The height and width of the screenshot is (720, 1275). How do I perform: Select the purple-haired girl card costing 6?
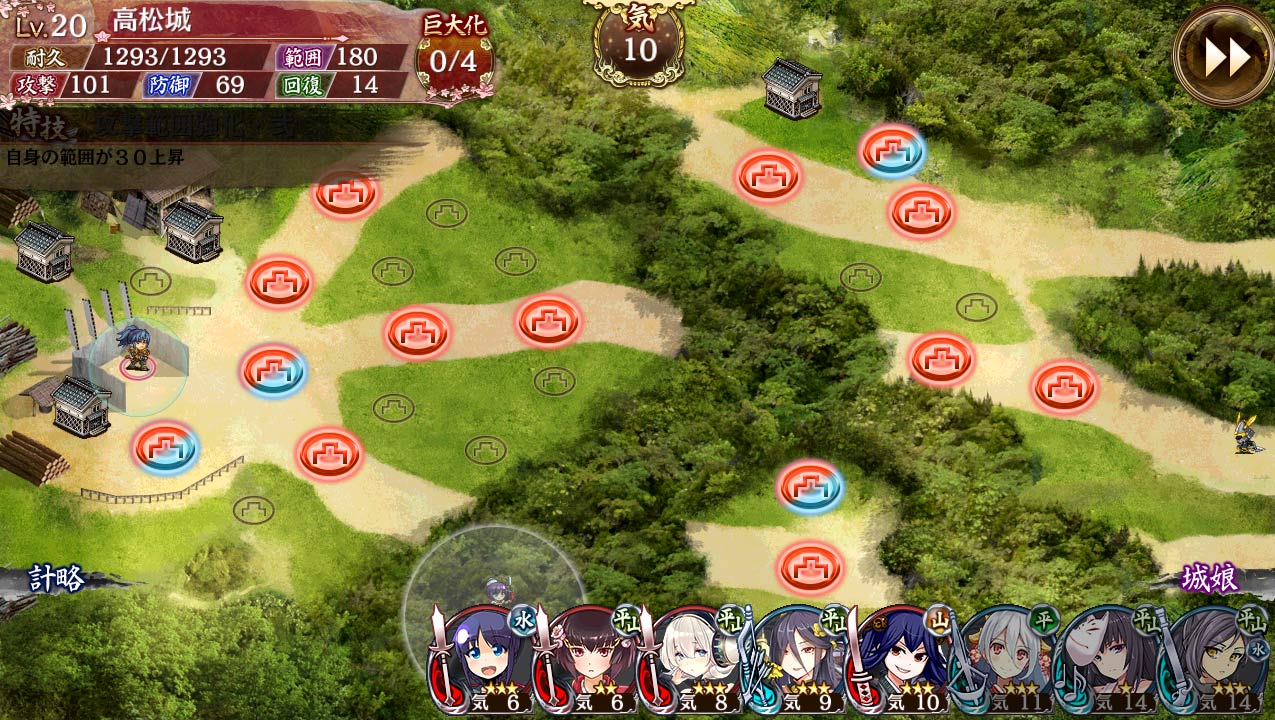[482, 660]
